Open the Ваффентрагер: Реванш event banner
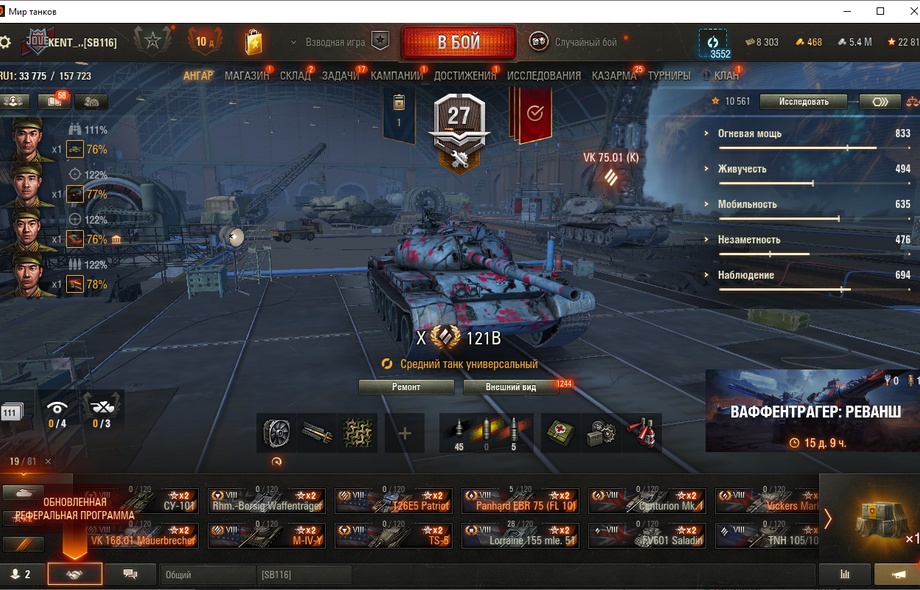 coord(812,411)
